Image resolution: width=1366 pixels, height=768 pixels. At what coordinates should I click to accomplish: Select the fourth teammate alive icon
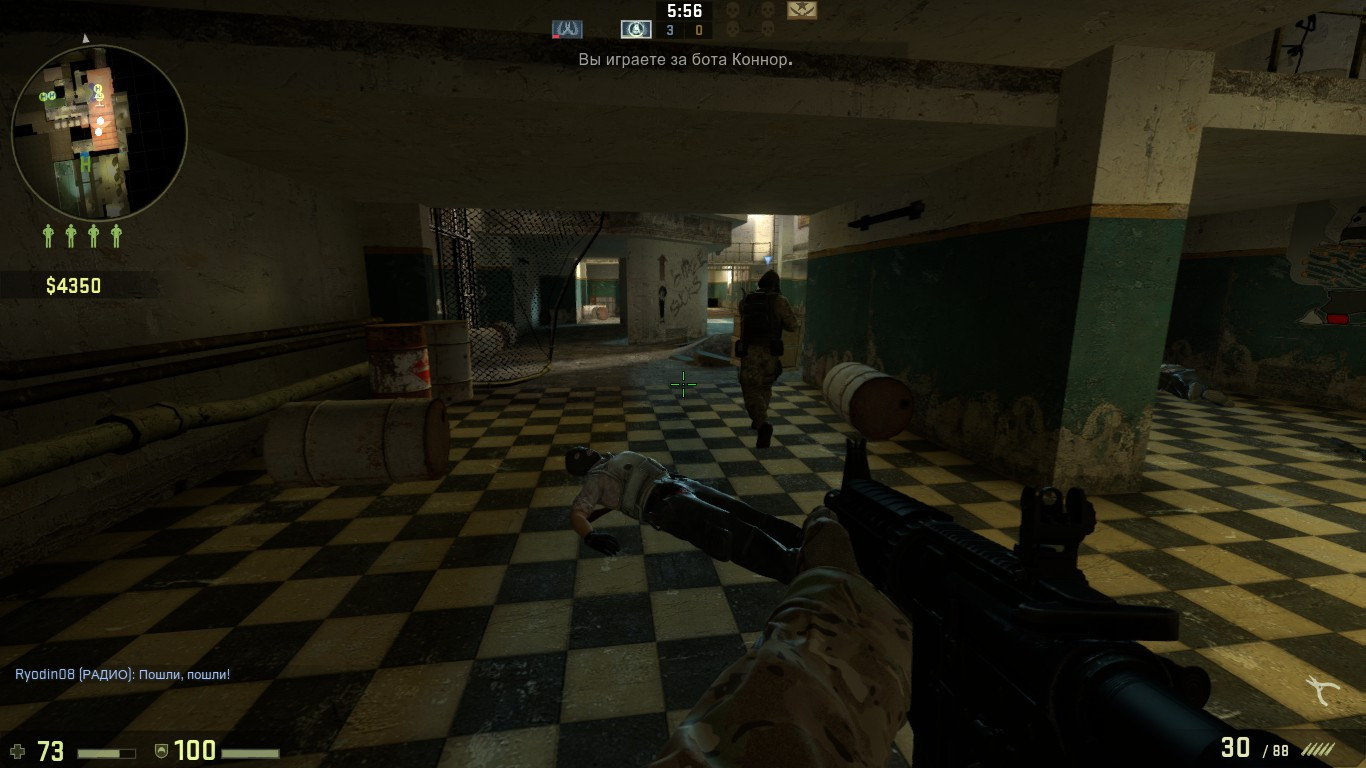(116, 235)
